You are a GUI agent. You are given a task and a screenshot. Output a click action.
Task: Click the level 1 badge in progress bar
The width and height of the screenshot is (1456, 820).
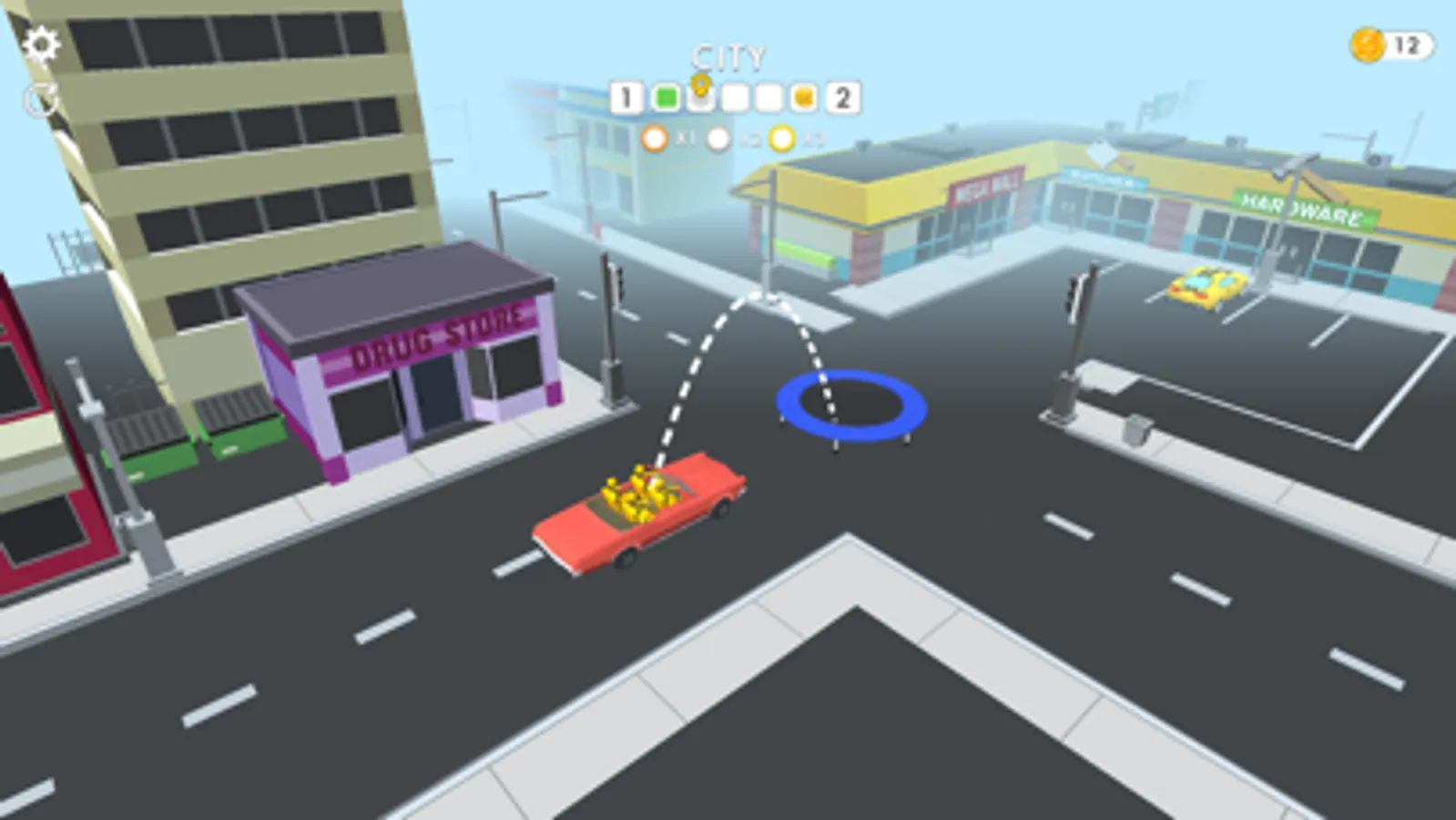click(626, 96)
